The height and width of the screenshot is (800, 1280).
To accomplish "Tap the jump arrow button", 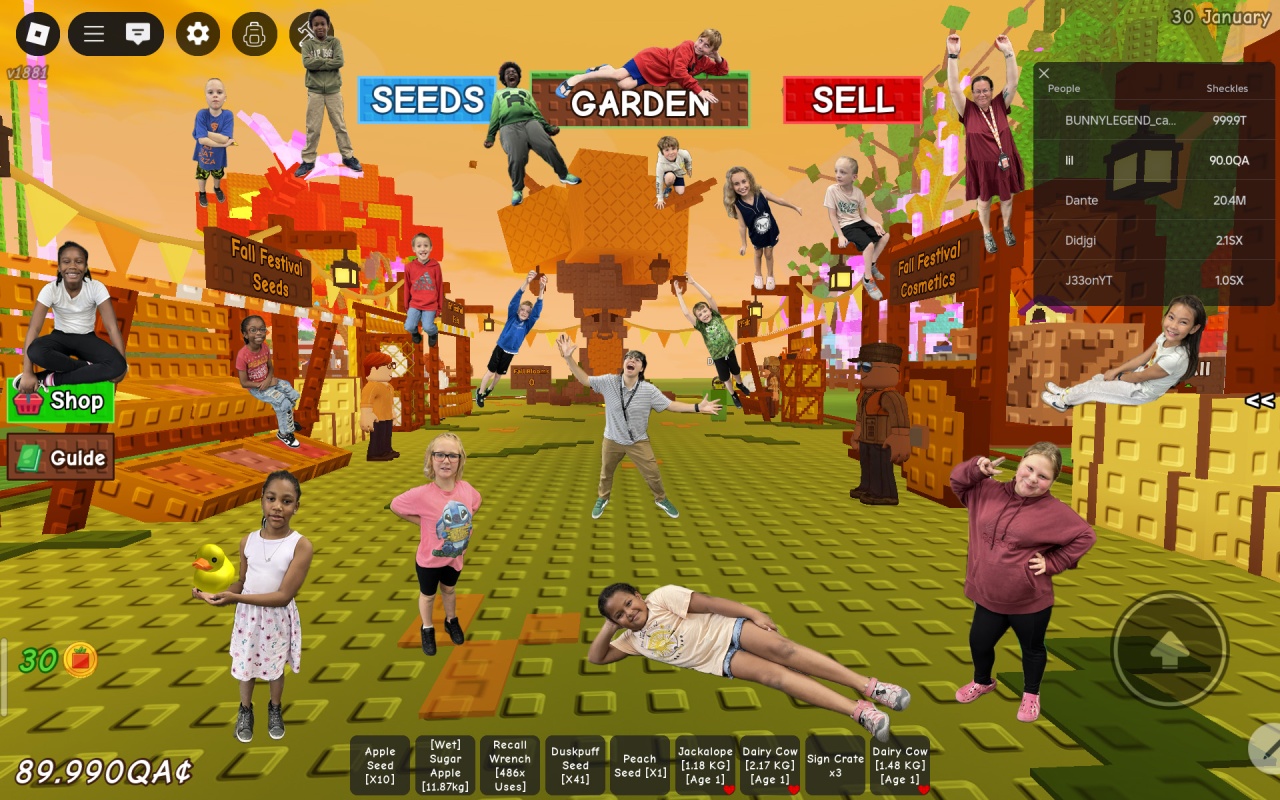I will click(x=1169, y=651).
